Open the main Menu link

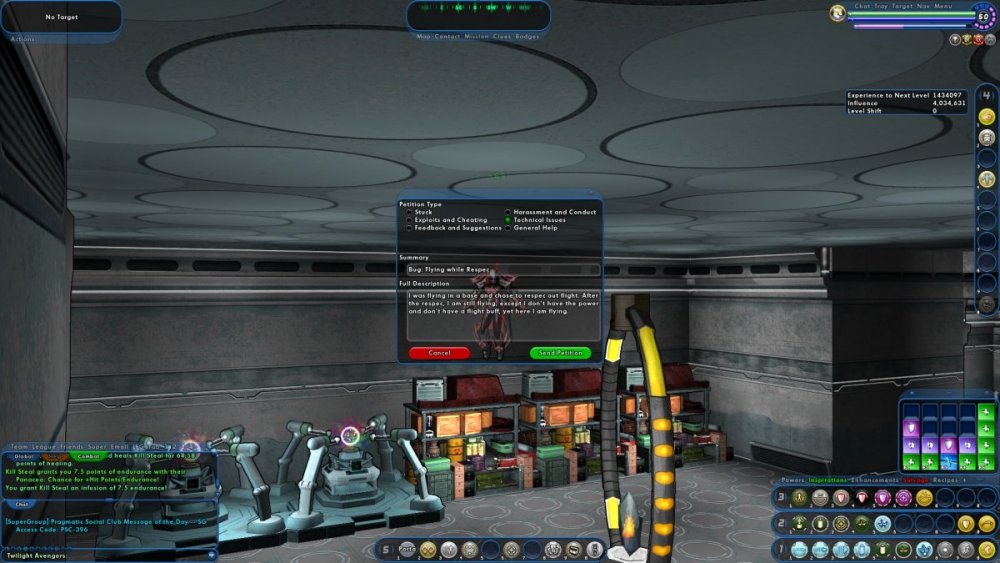point(944,6)
